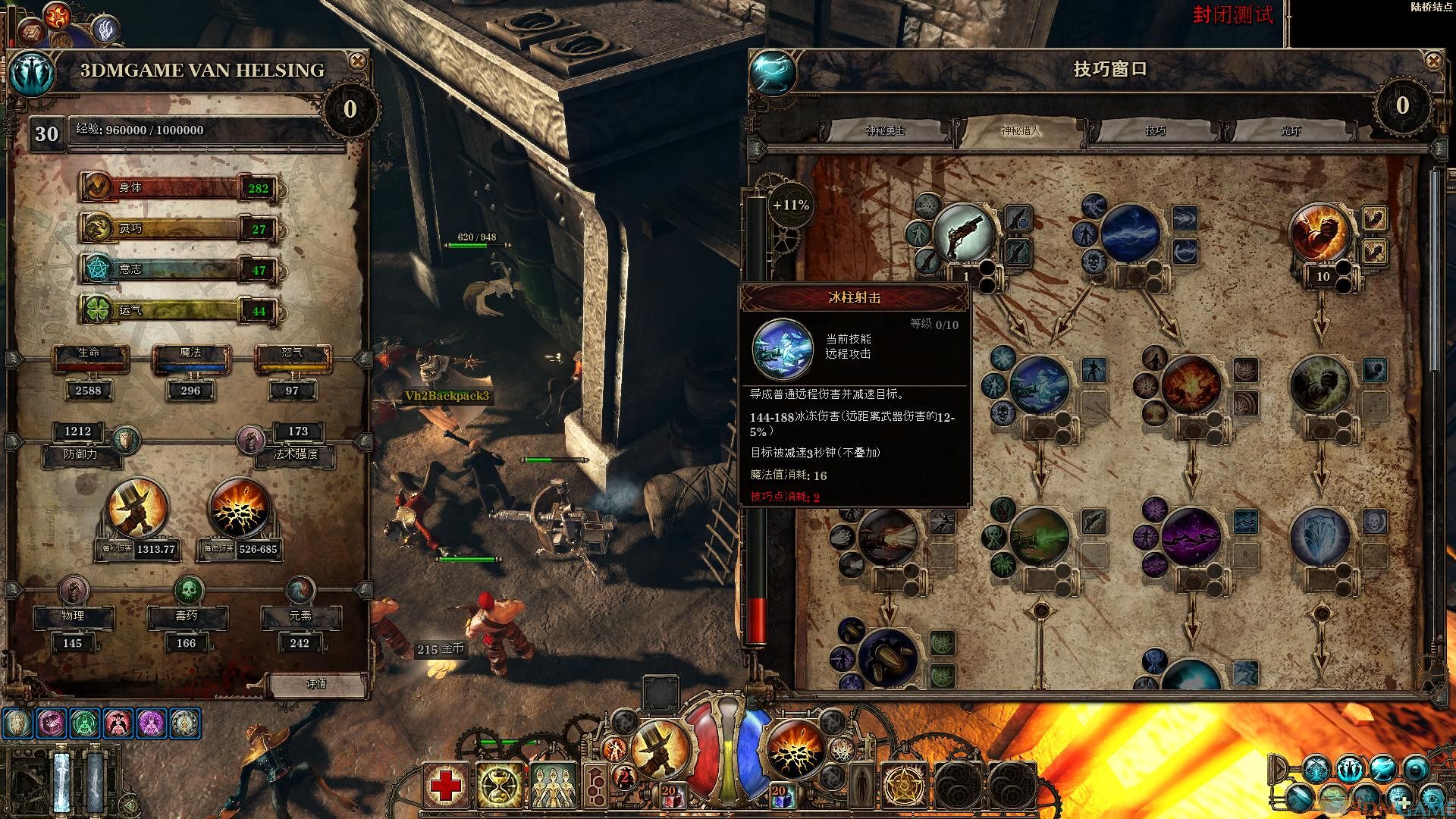Switch to the 神秘勇士 skill tab
The image size is (1456, 819).
(886, 131)
